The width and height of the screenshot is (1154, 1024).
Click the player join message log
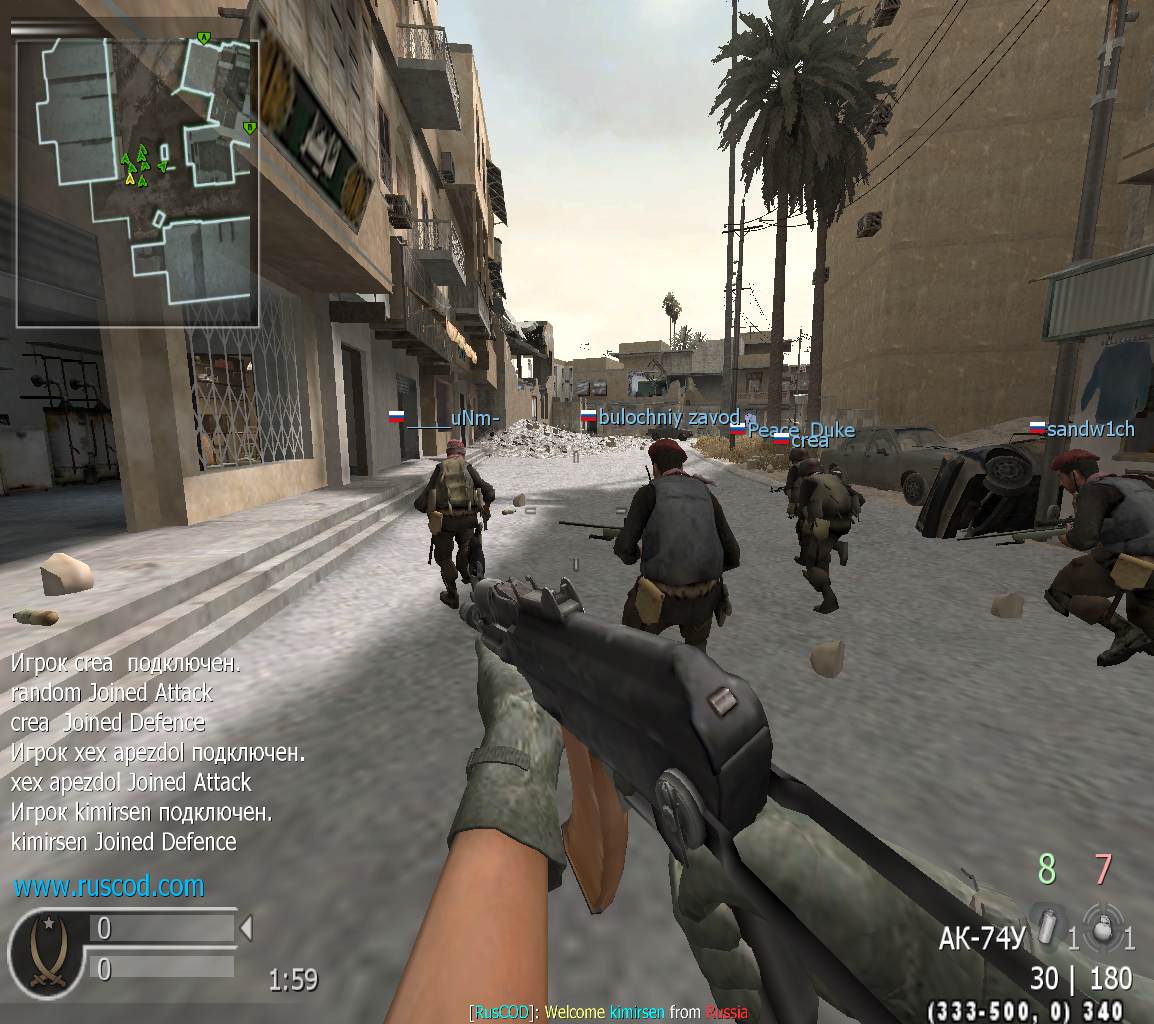pos(156,752)
